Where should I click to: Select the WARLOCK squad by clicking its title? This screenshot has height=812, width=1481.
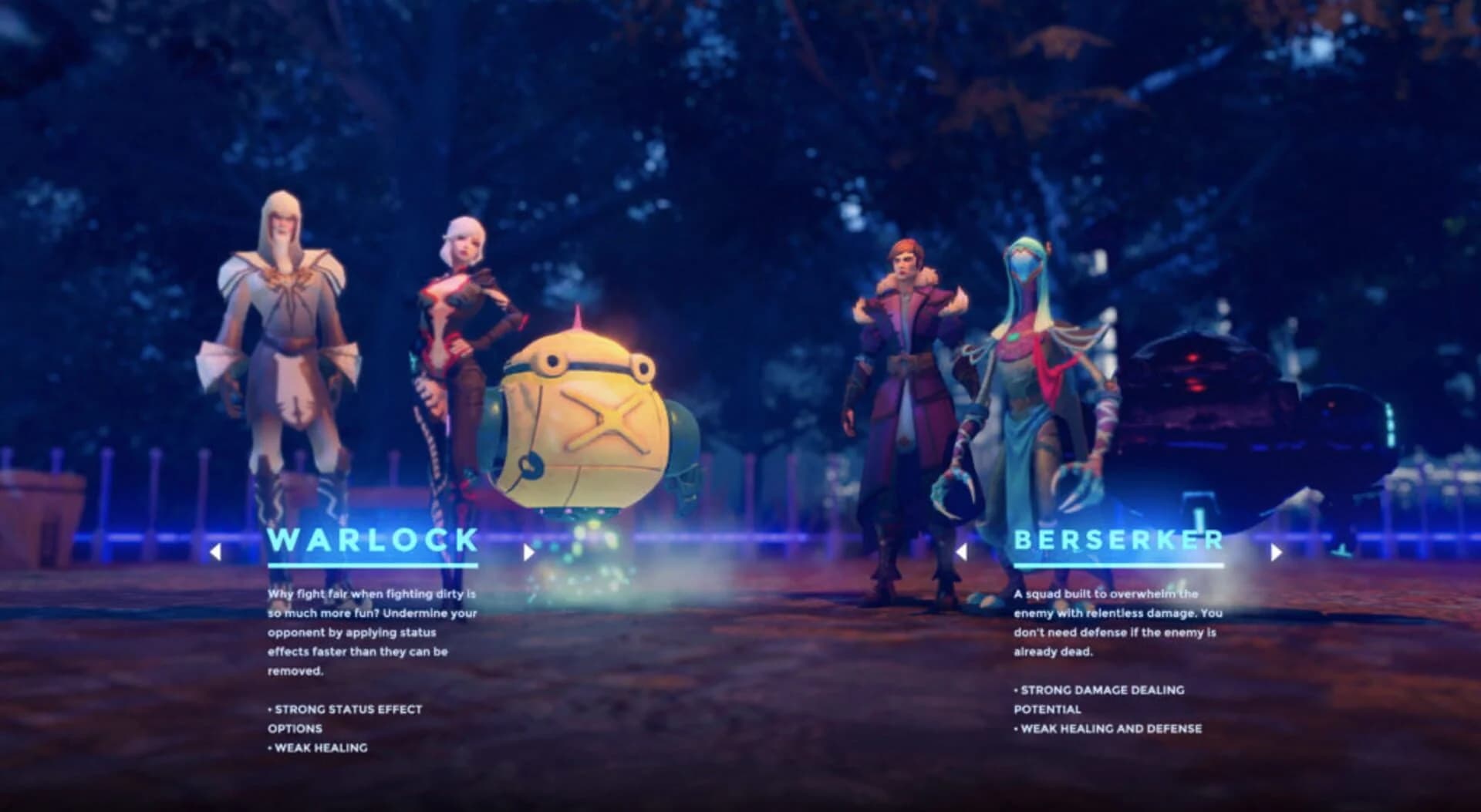372,541
